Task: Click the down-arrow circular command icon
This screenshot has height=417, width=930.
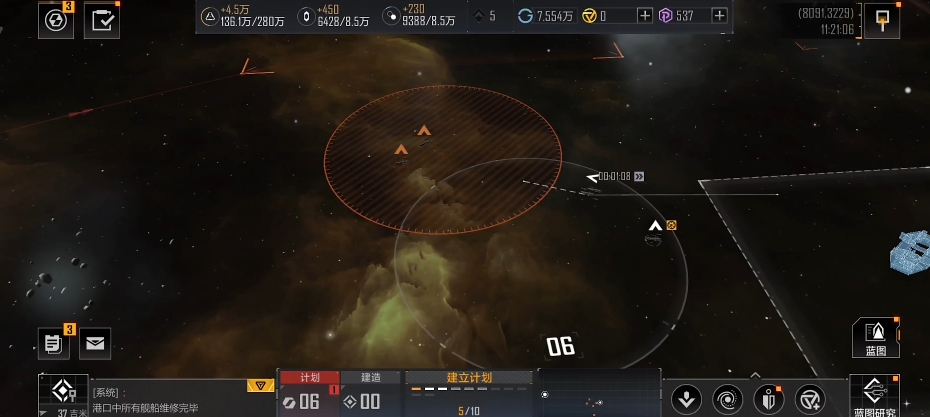Action: [x=686, y=399]
